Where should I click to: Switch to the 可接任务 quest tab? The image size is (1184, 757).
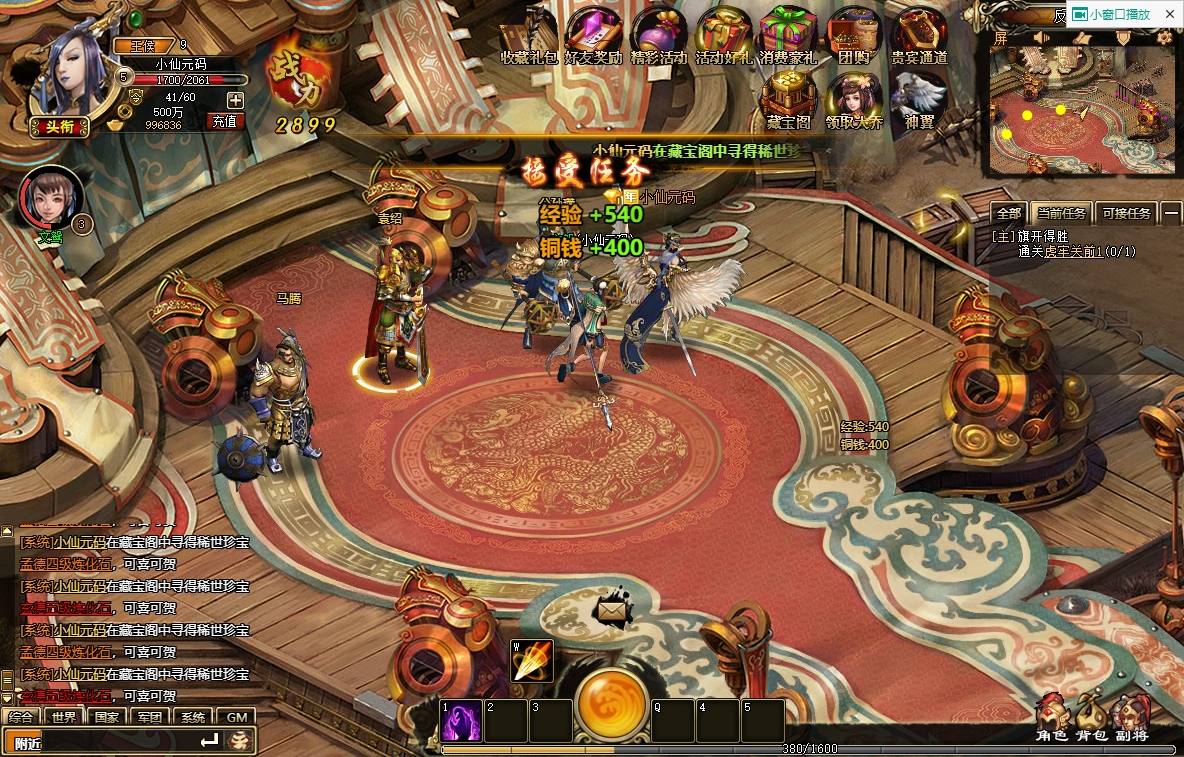point(1125,213)
